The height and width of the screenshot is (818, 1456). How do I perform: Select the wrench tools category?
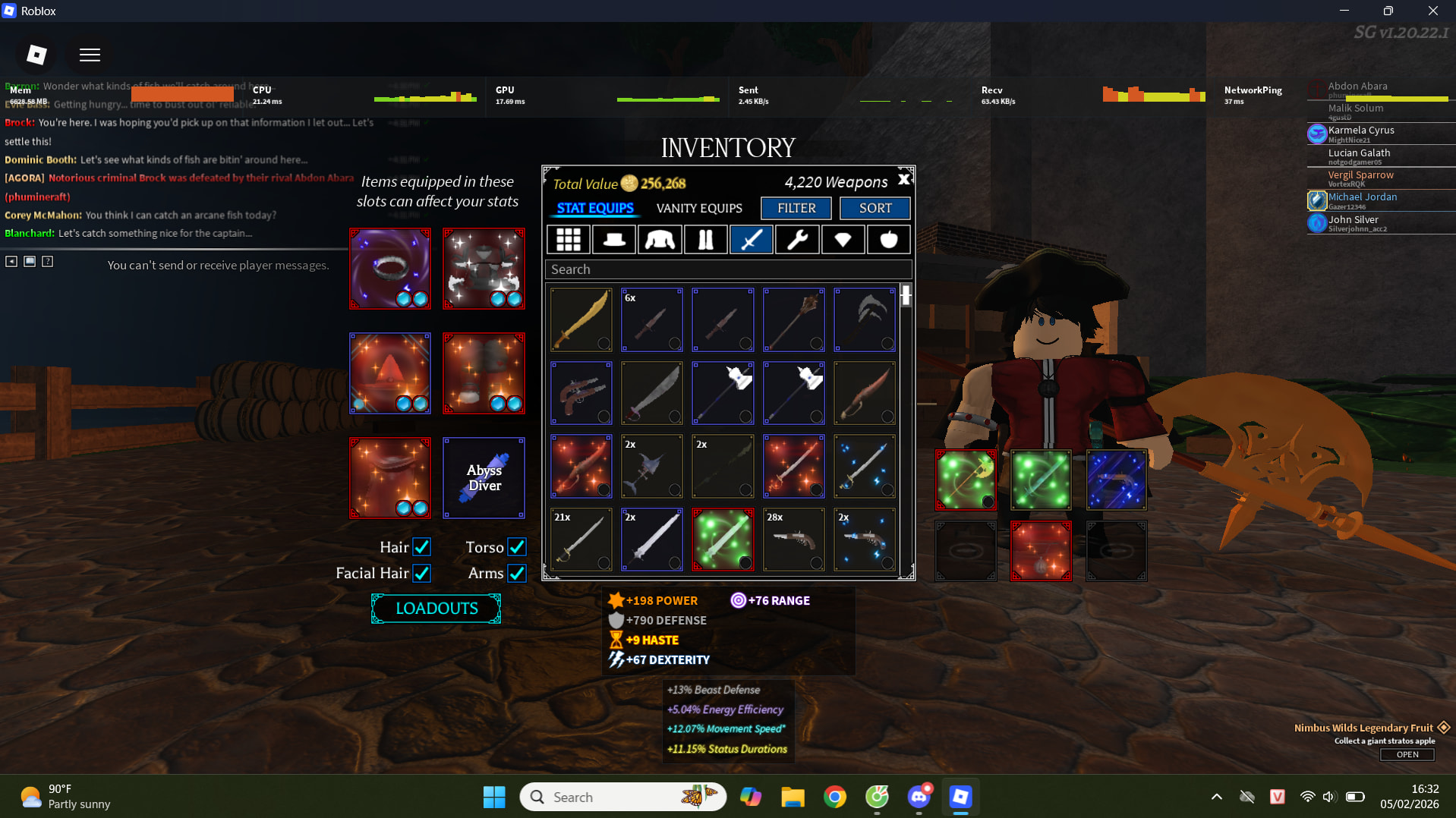[797, 240]
